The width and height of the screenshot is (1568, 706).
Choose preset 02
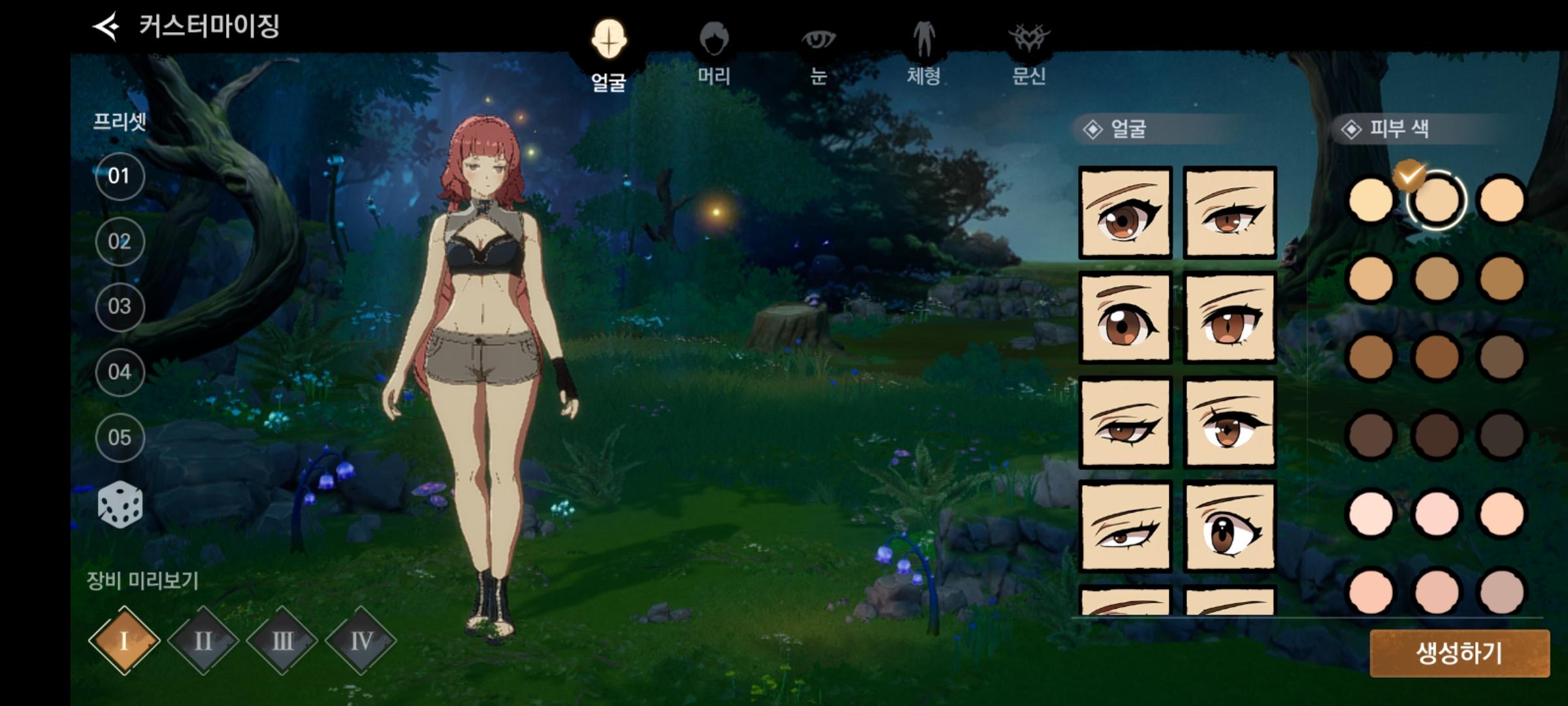point(120,241)
